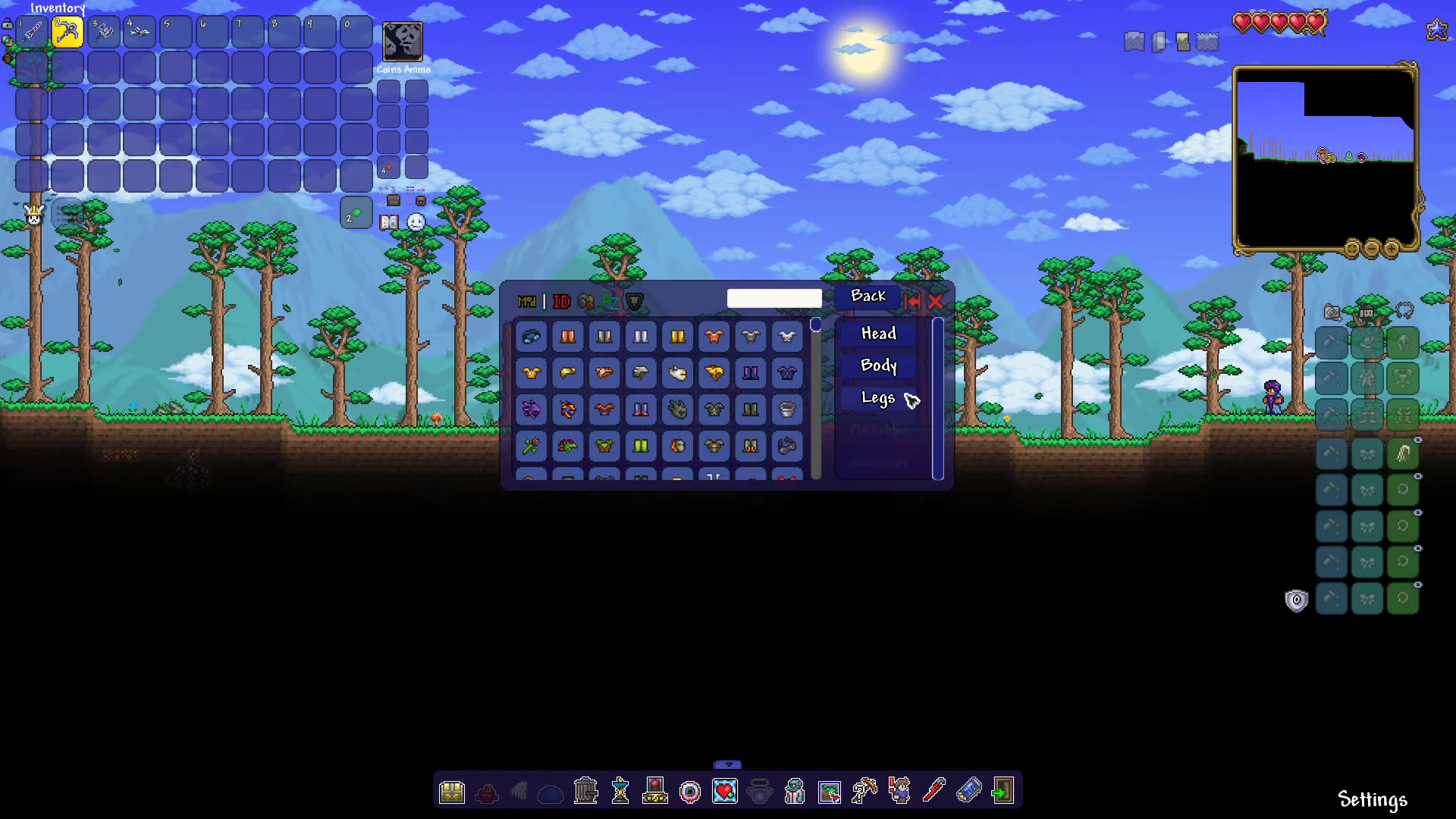Screen dimensions: 1456x819
Task: Toggle the Mod filter in the browser
Action: 528,301
